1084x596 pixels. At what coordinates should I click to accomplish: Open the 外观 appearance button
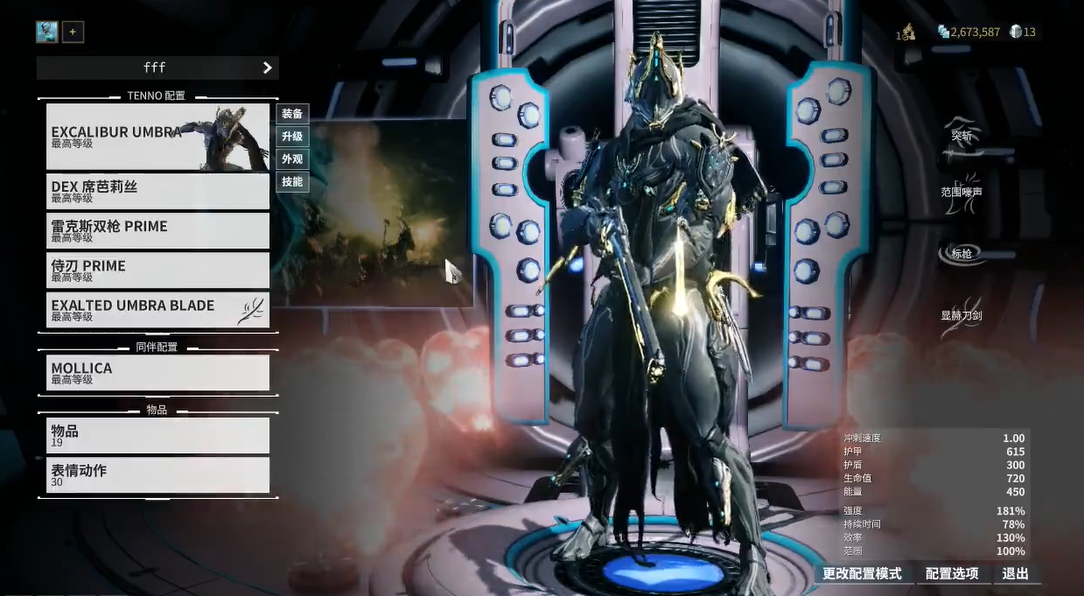pos(292,159)
